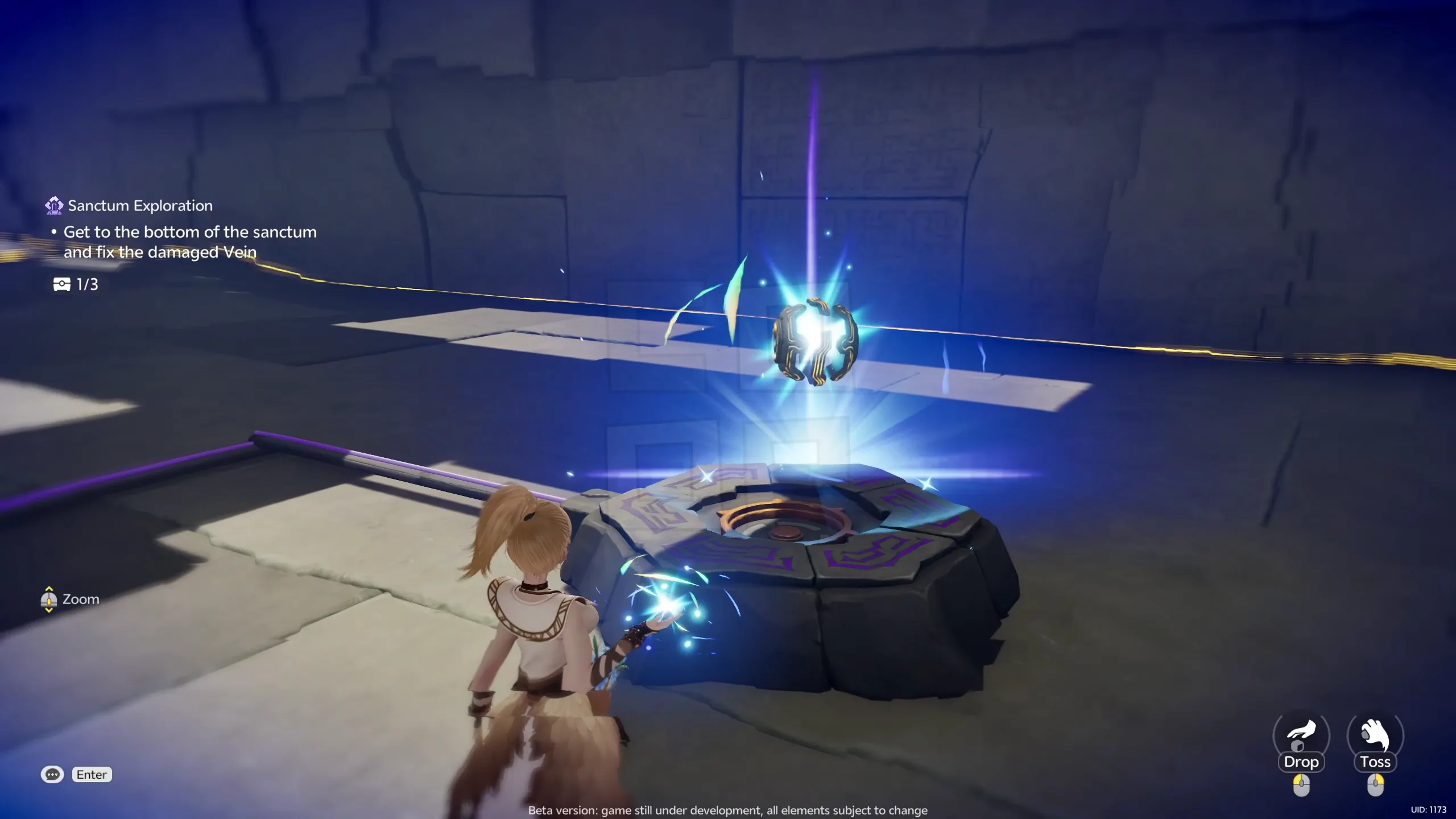
Task: Click the Zoom label text
Action: 80,599
